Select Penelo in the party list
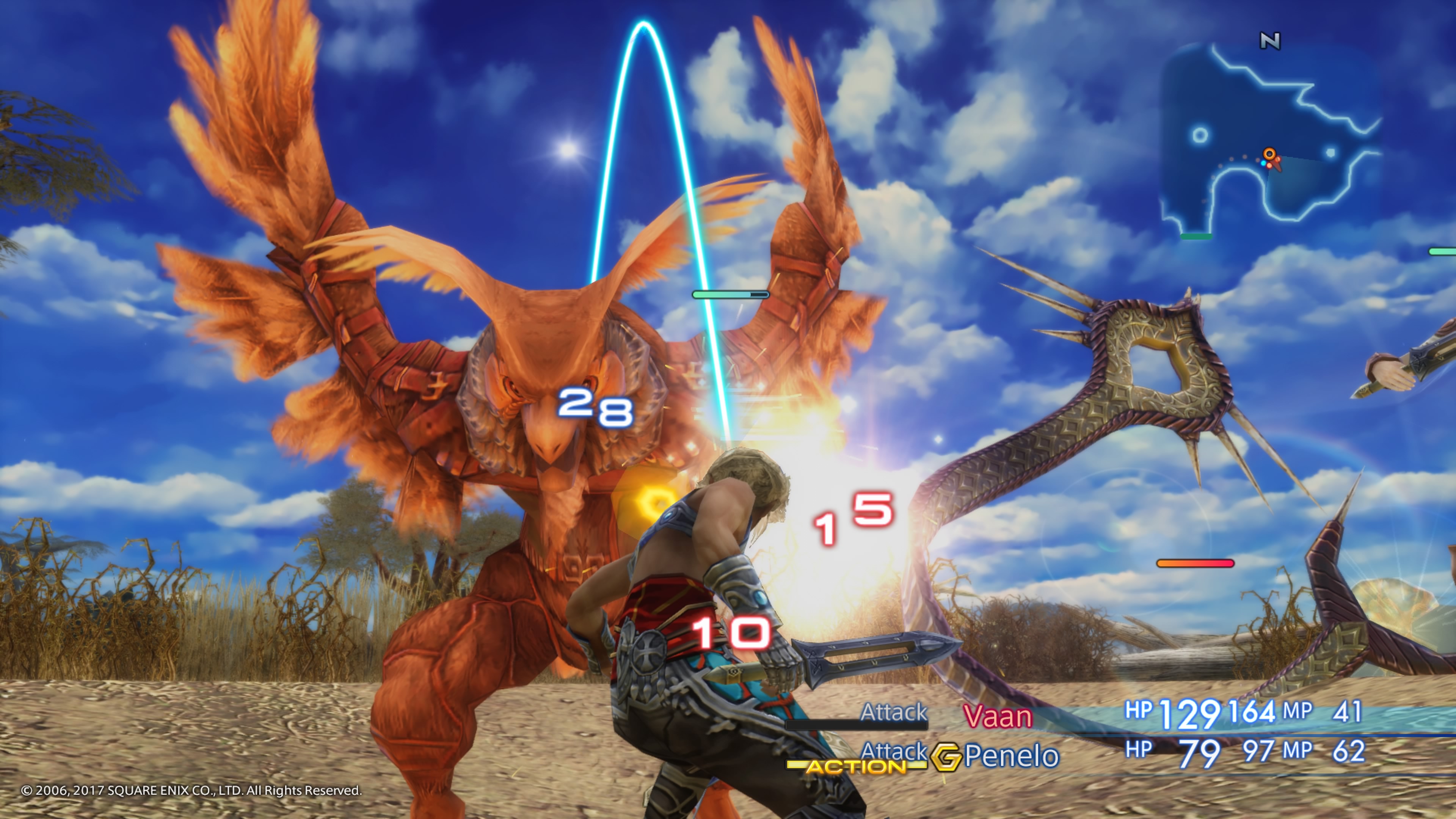The width and height of the screenshot is (1456, 819). [x=1012, y=756]
